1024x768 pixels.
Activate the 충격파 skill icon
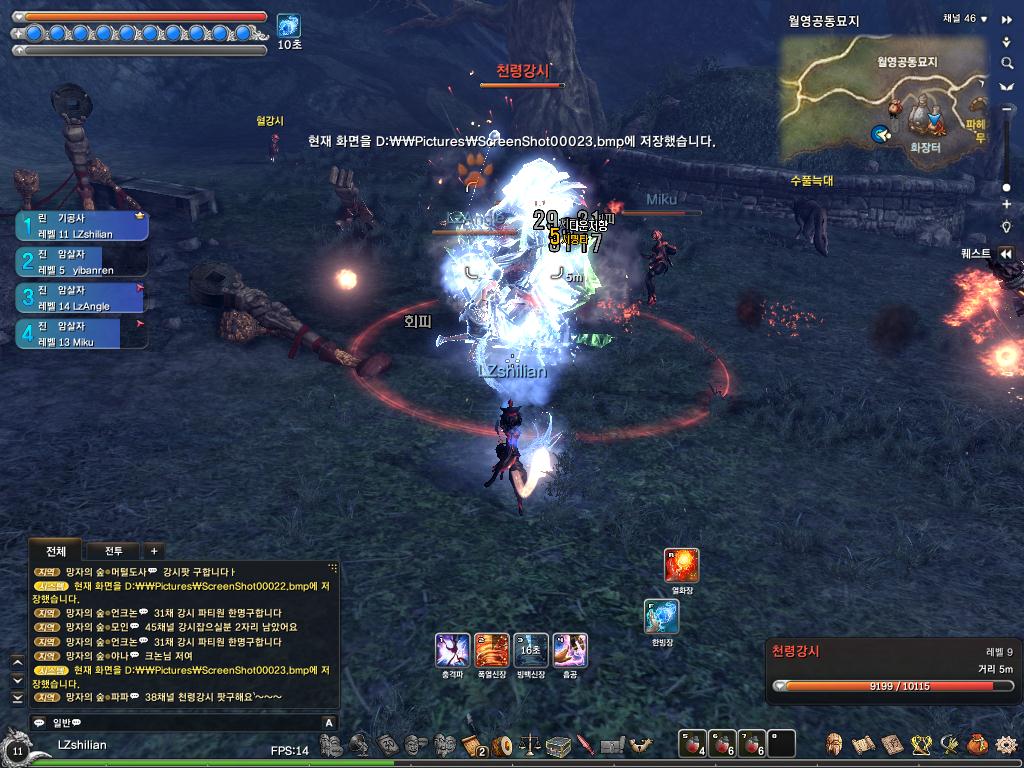453,651
